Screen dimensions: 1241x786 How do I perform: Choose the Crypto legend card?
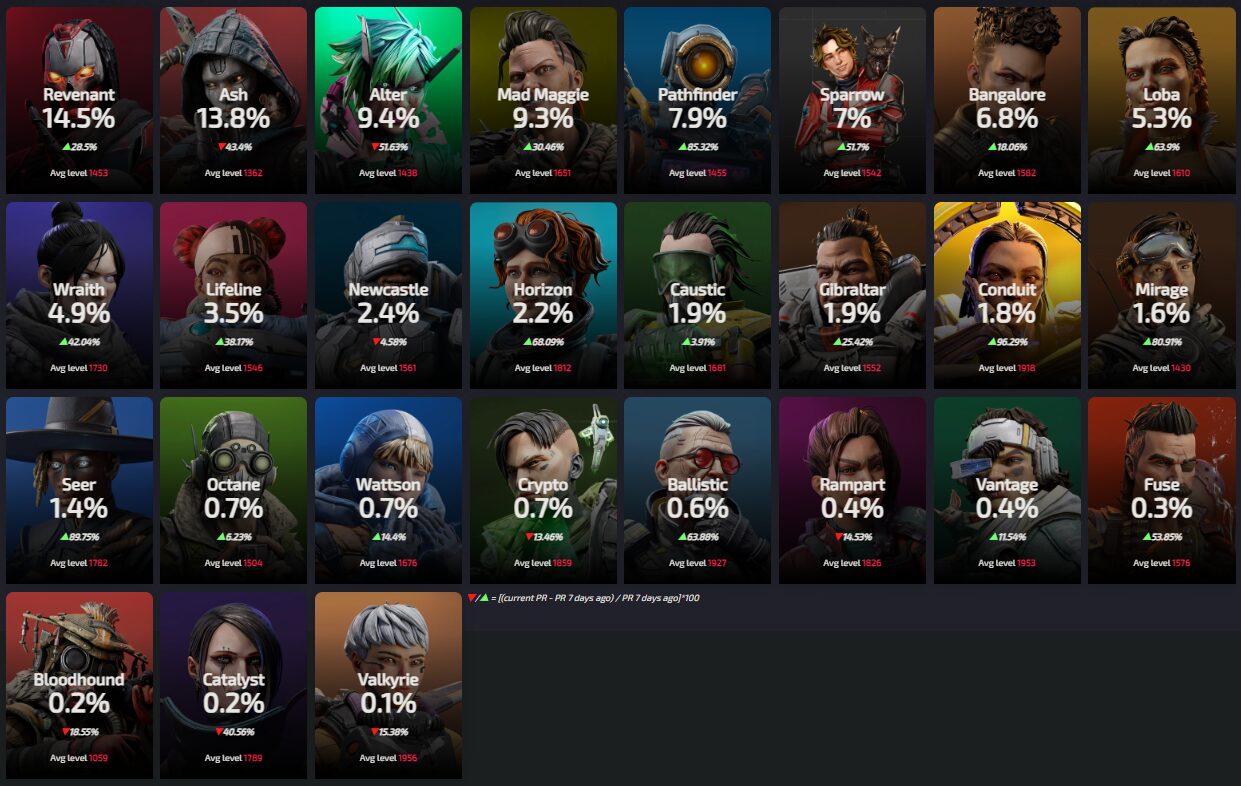543,490
